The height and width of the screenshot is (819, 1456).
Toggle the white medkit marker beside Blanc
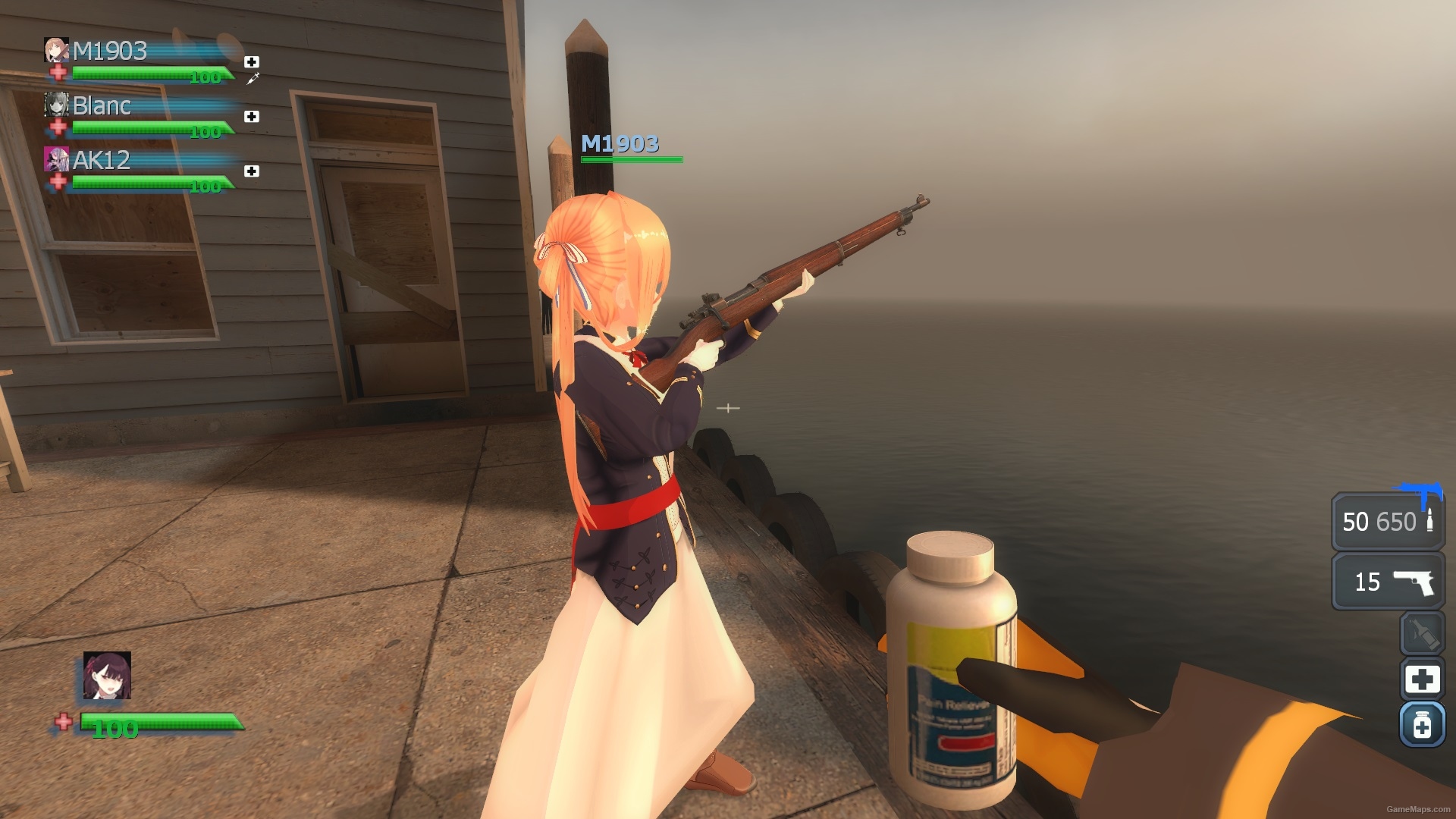[x=250, y=115]
